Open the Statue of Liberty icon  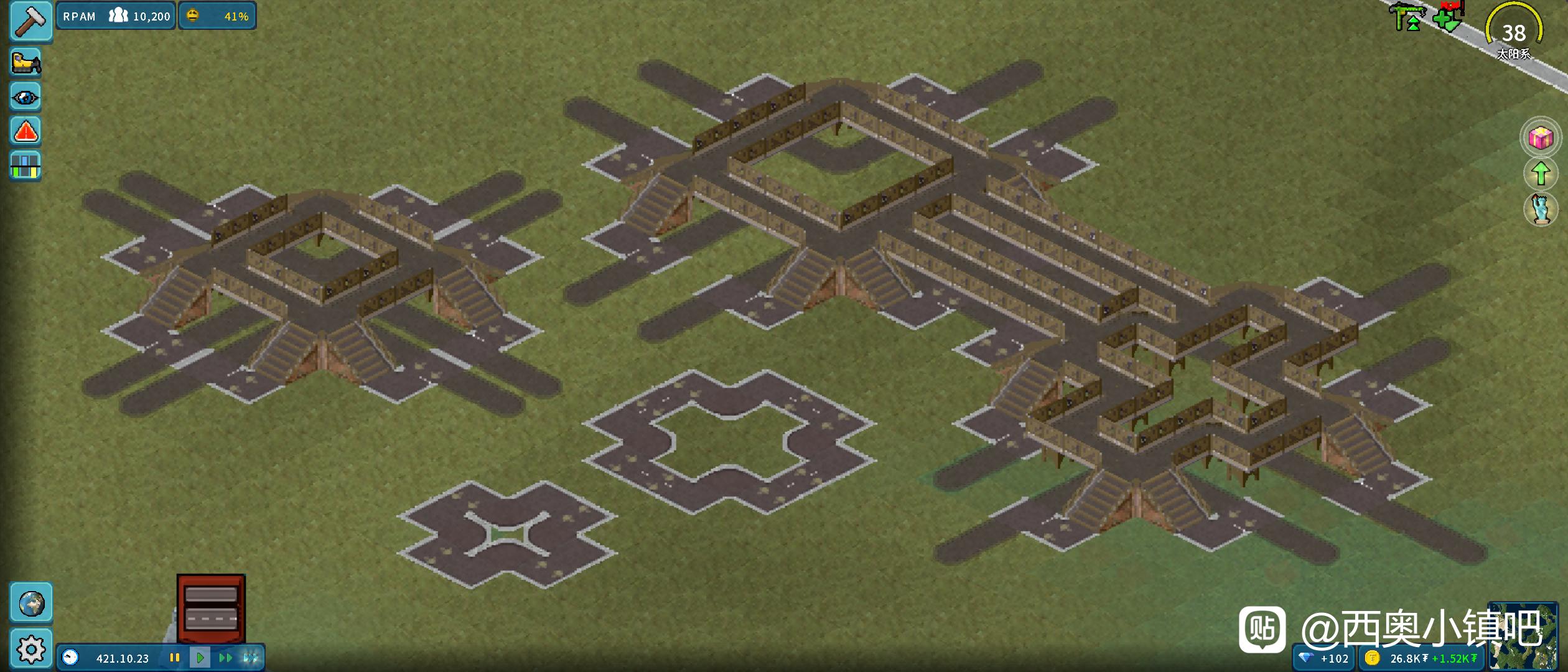tap(1541, 209)
